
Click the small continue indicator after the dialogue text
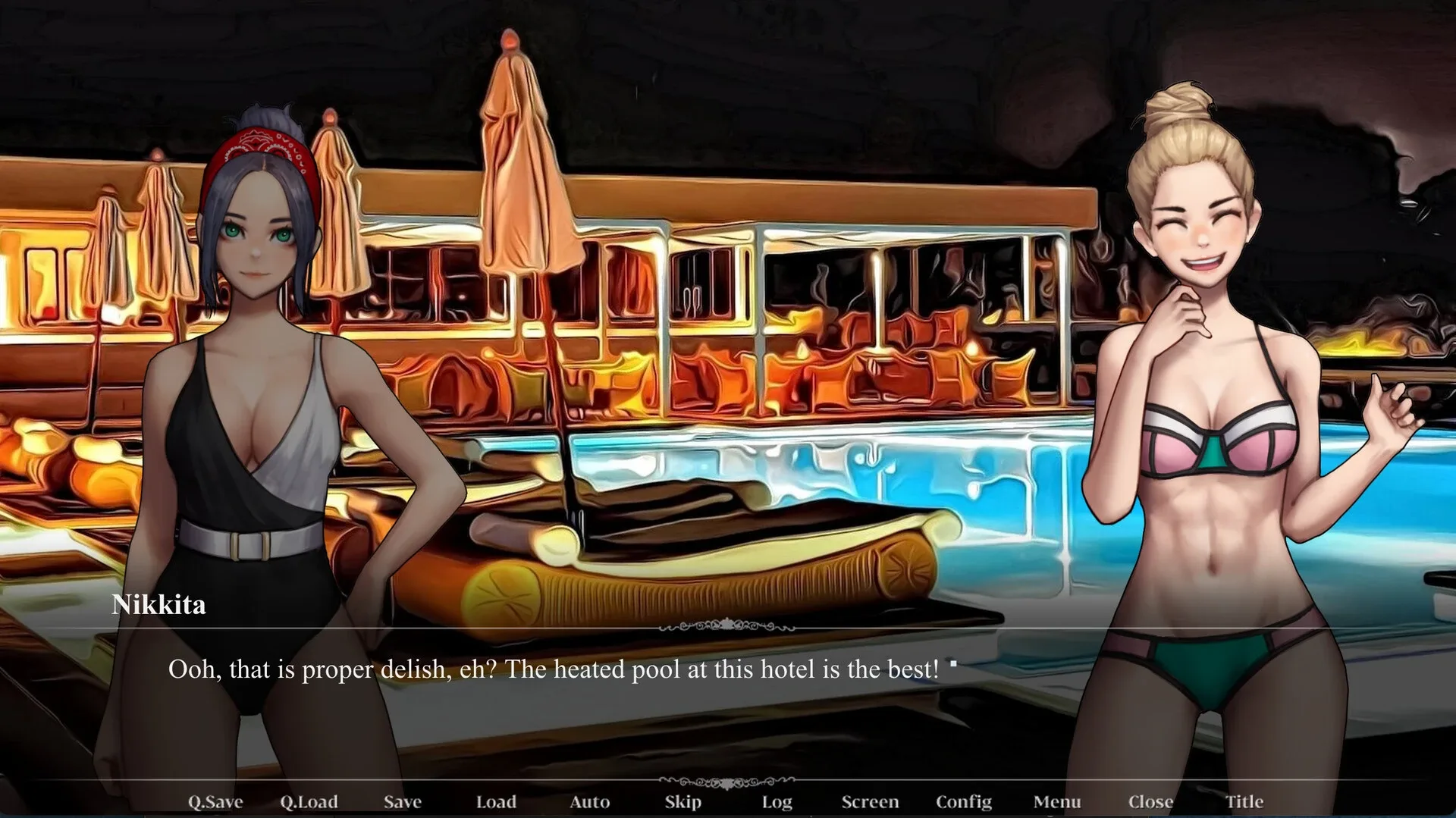(x=955, y=663)
